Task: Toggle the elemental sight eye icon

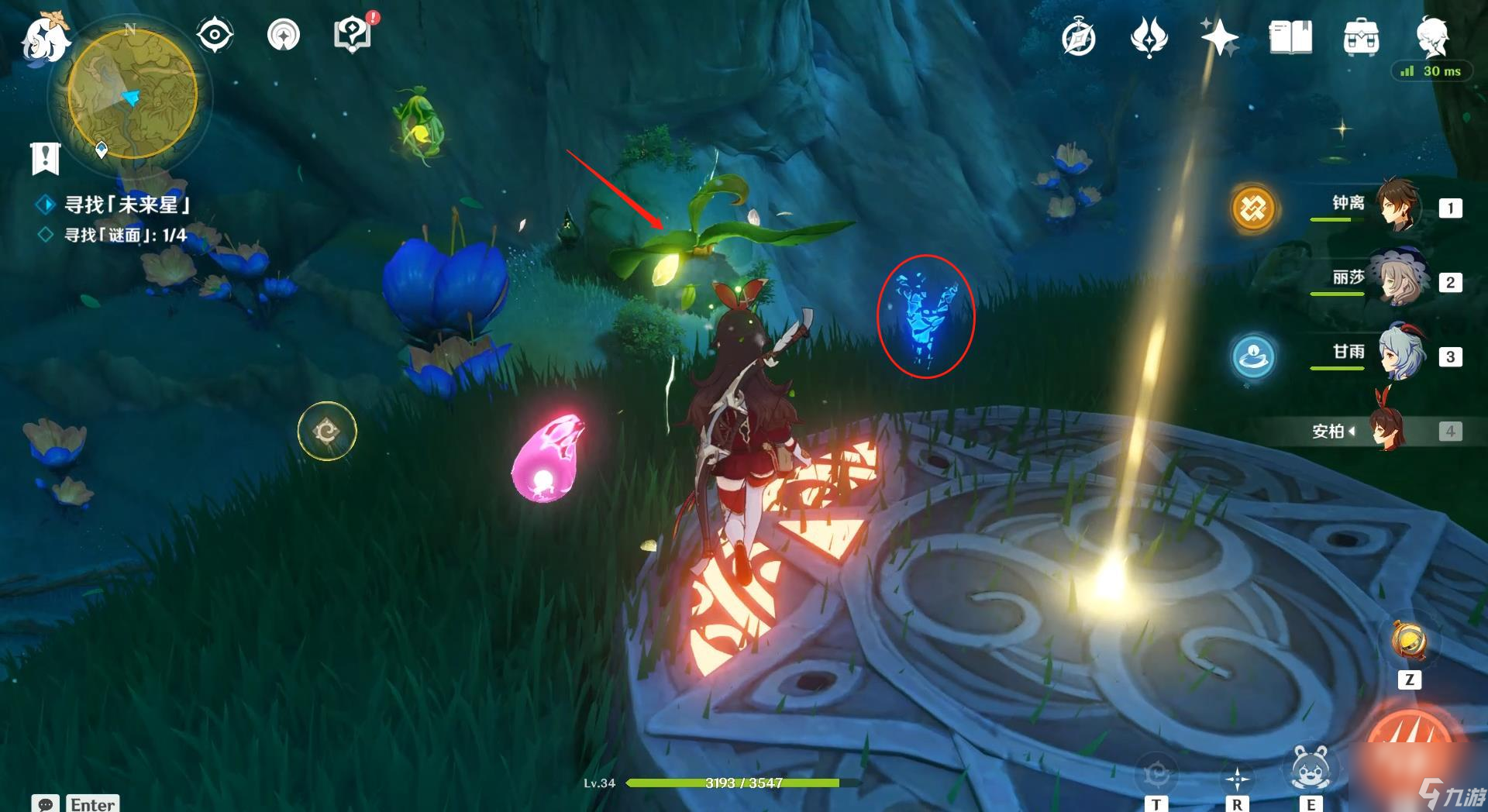Action: click(x=214, y=35)
